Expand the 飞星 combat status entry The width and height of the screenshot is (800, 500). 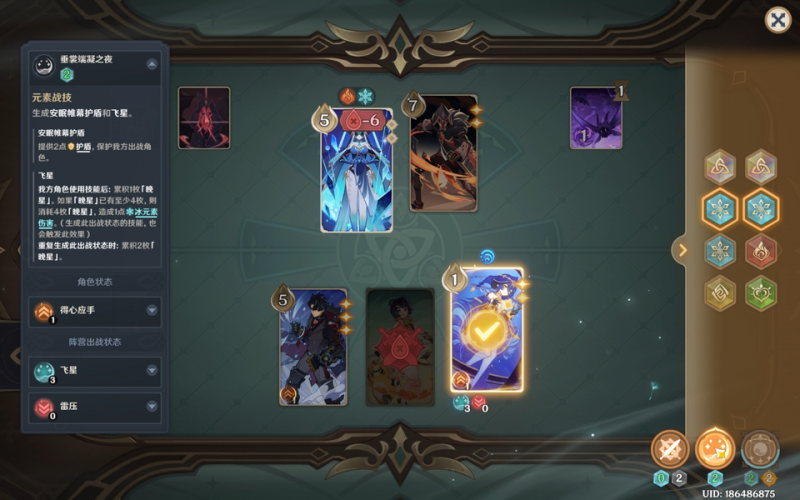pyautogui.click(x=152, y=372)
